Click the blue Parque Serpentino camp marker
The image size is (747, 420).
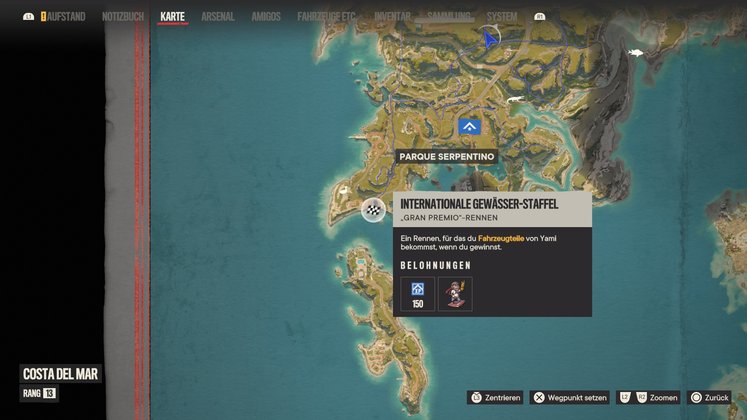[x=469, y=127]
